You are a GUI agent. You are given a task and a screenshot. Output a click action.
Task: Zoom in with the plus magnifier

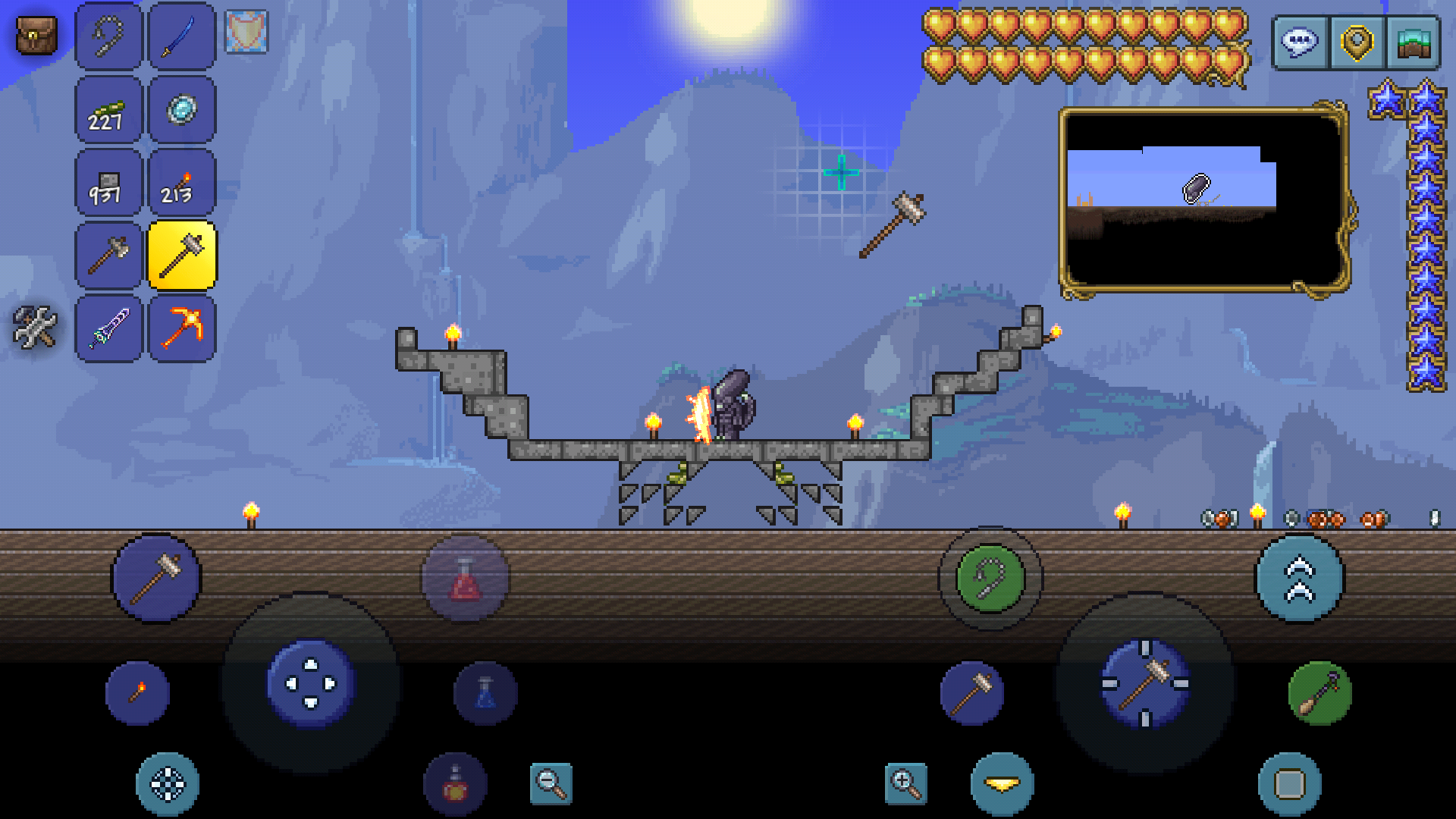click(905, 783)
